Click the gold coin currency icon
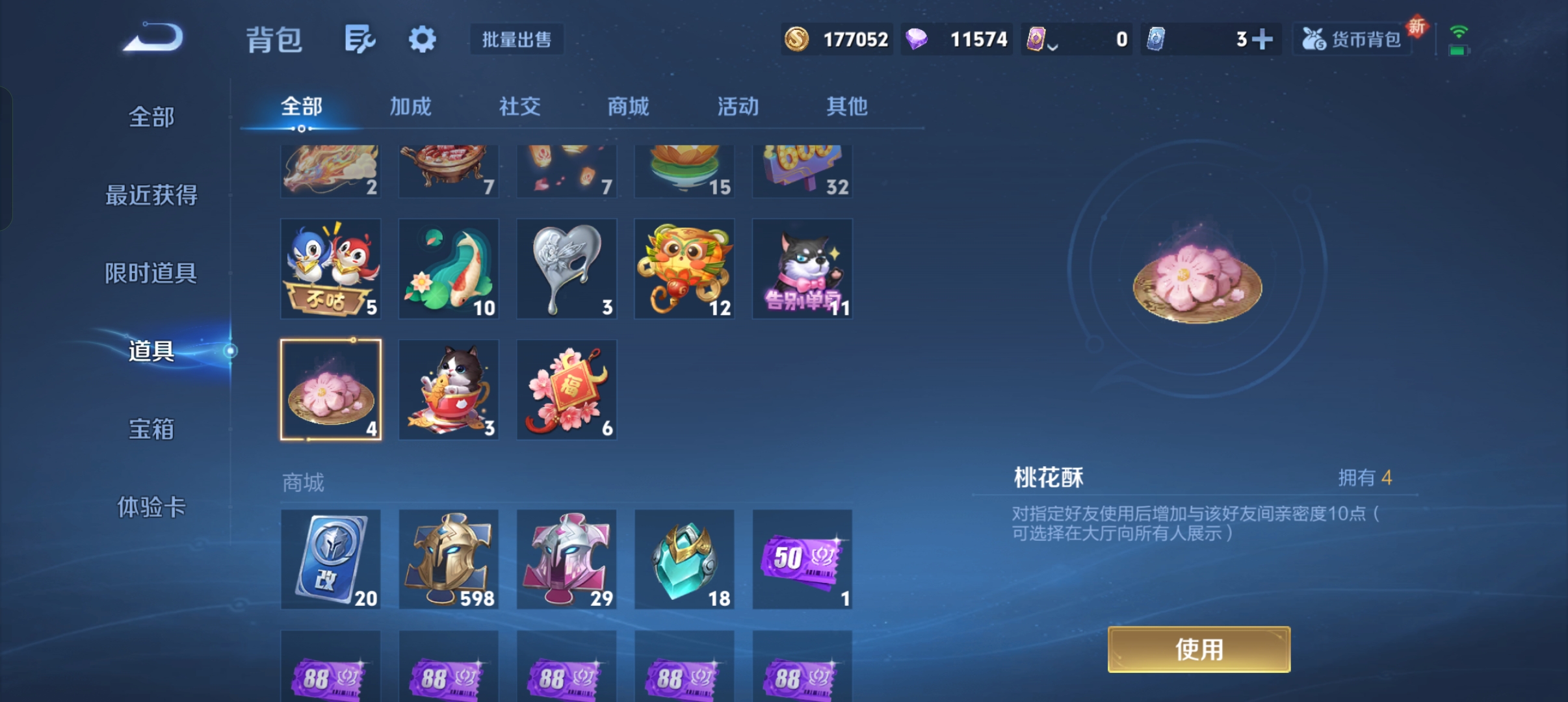Viewport: 1568px width, 702px height. 798,39
